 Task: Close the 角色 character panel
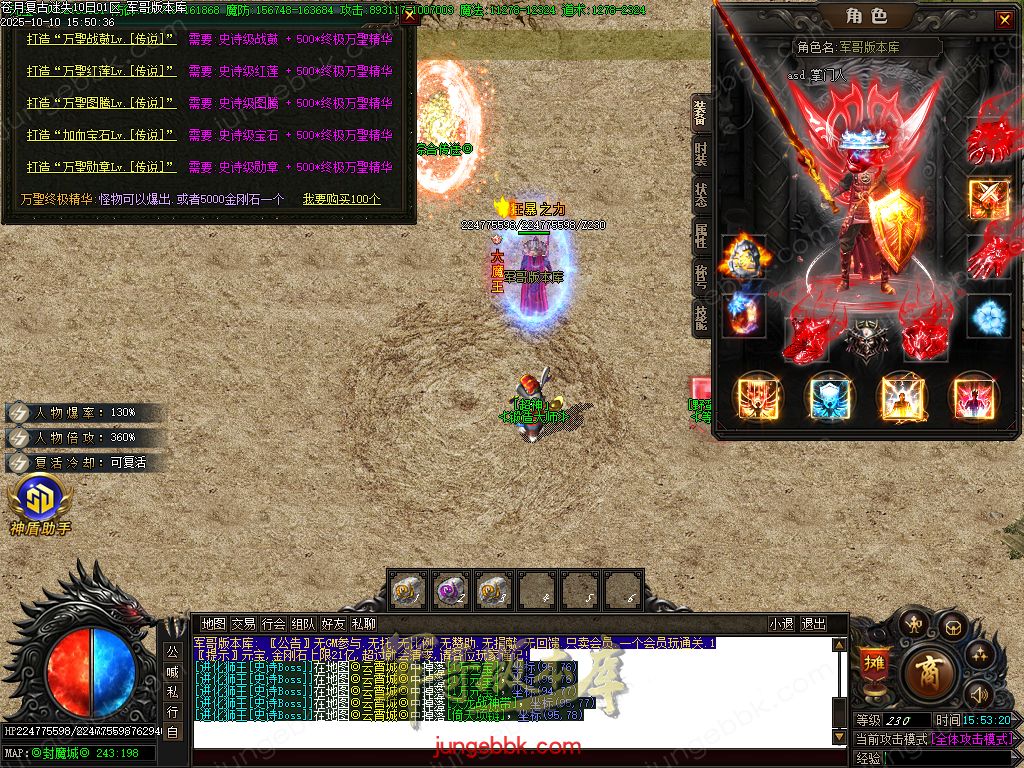click(1004, 20)
